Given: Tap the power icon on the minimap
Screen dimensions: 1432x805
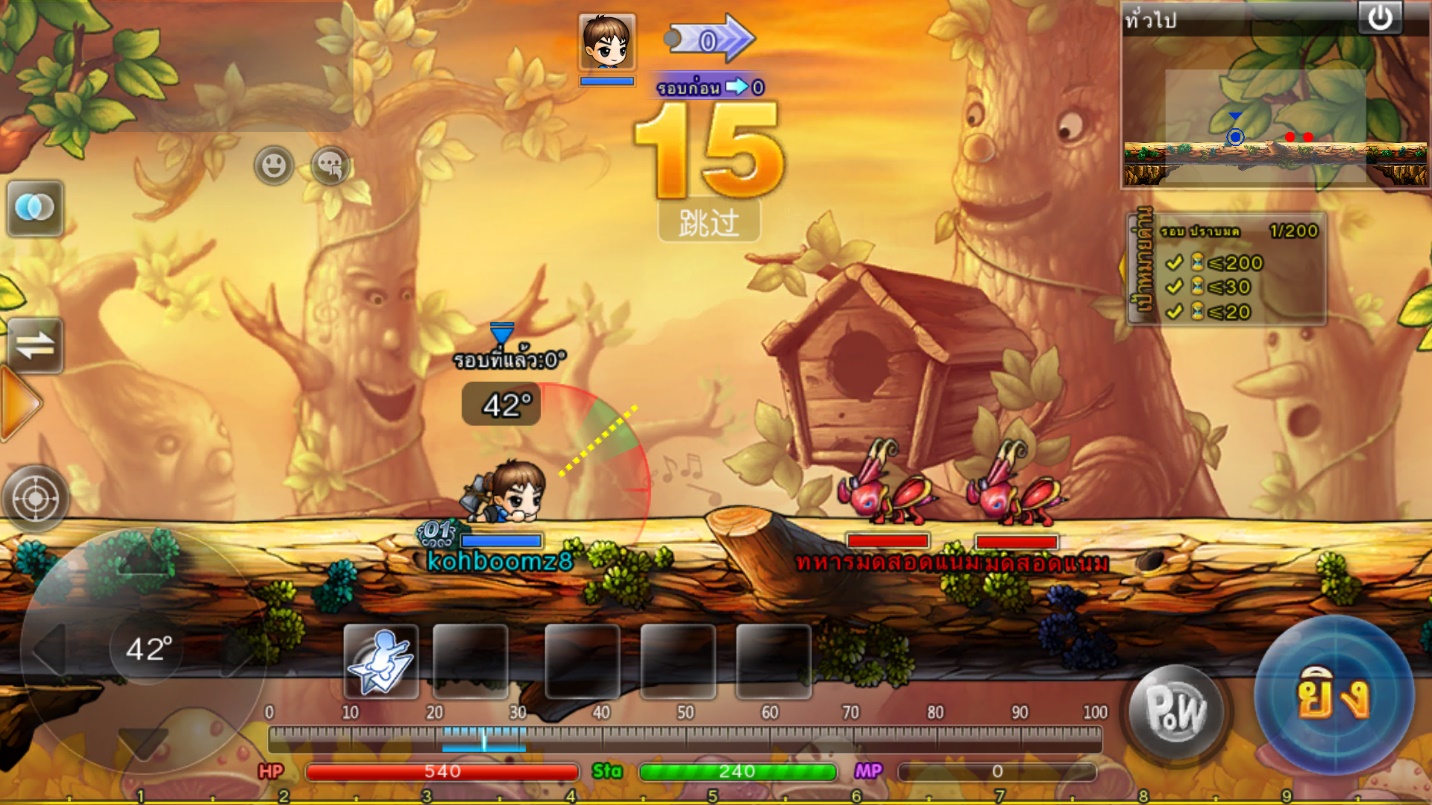Looking at the screenshot, I should point(1380,18).
